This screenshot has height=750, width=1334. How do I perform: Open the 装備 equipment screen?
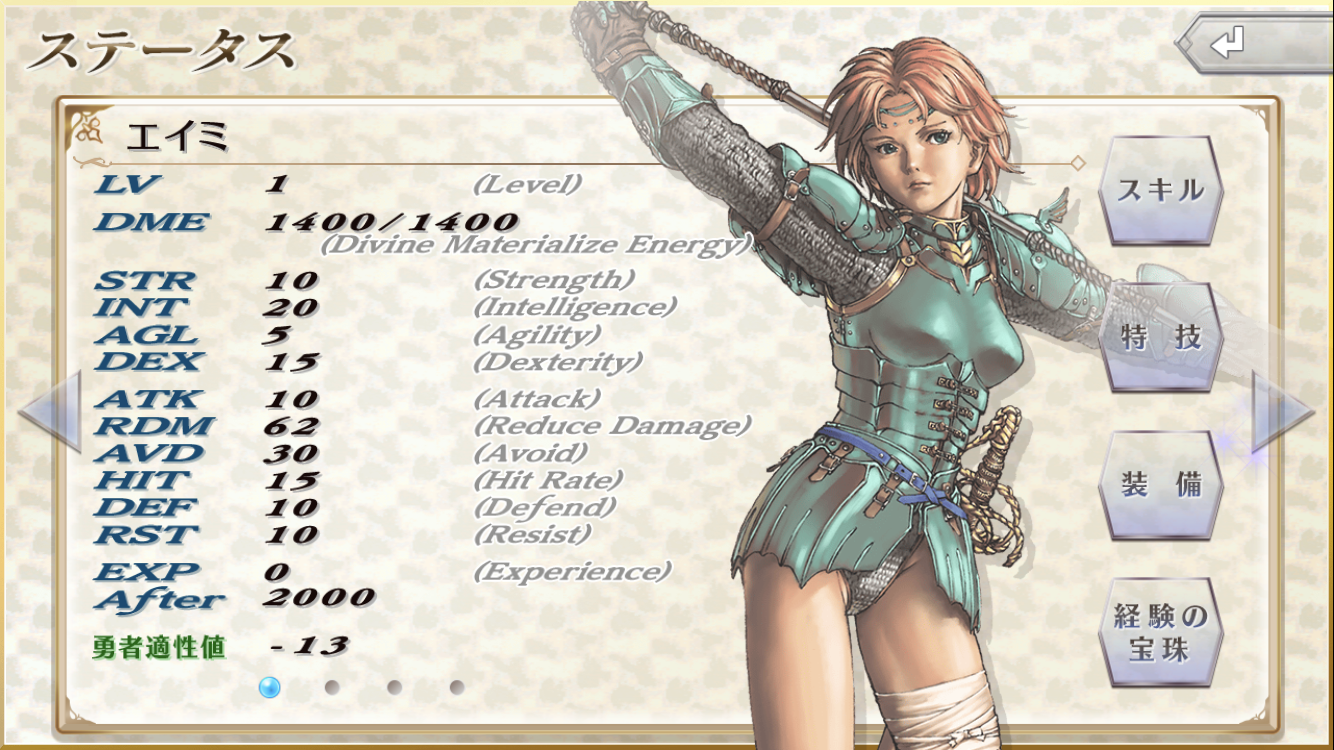(x=1160, y=485)
